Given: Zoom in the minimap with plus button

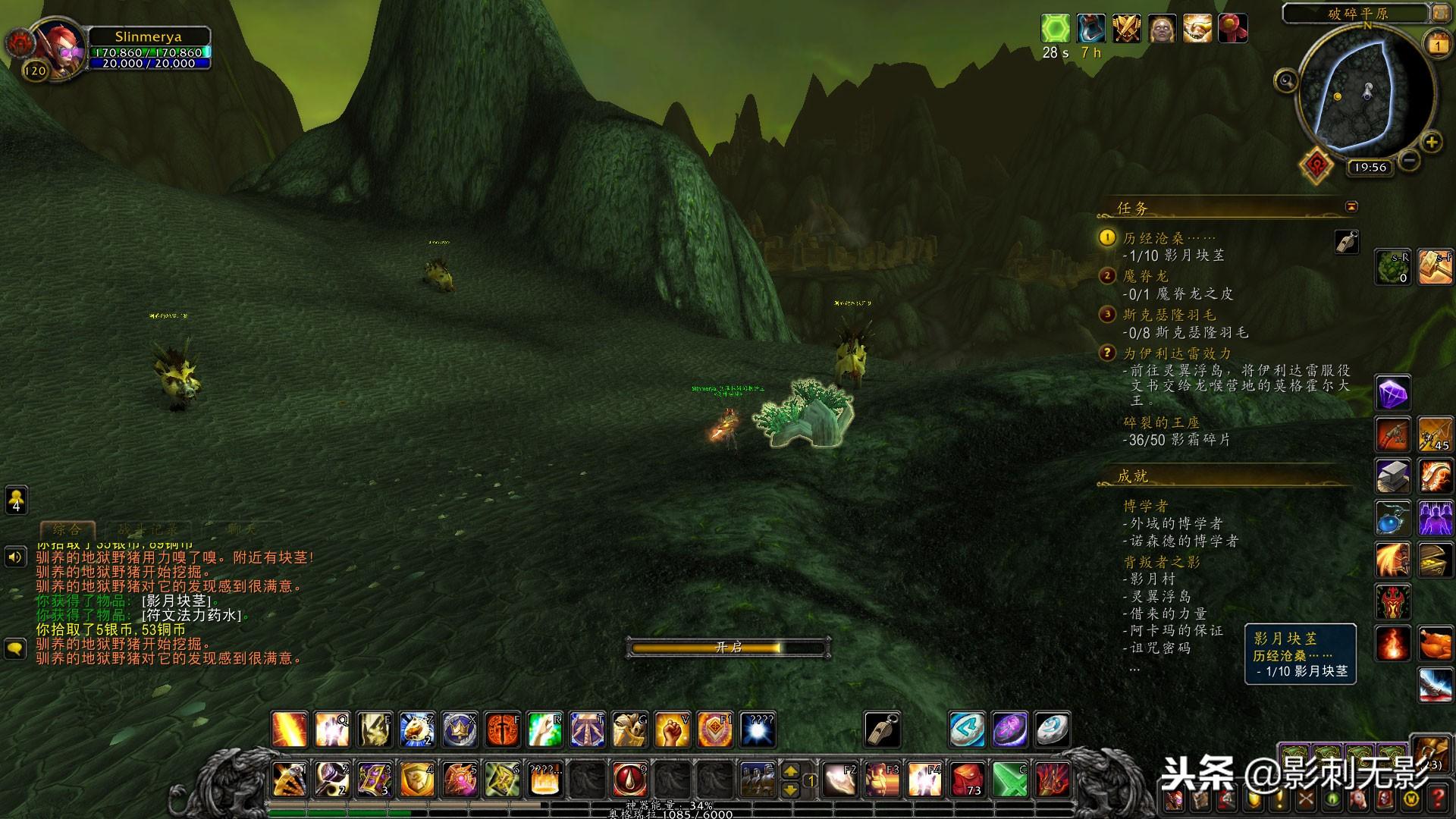Looking at the screenshot, I should 1431,142.
